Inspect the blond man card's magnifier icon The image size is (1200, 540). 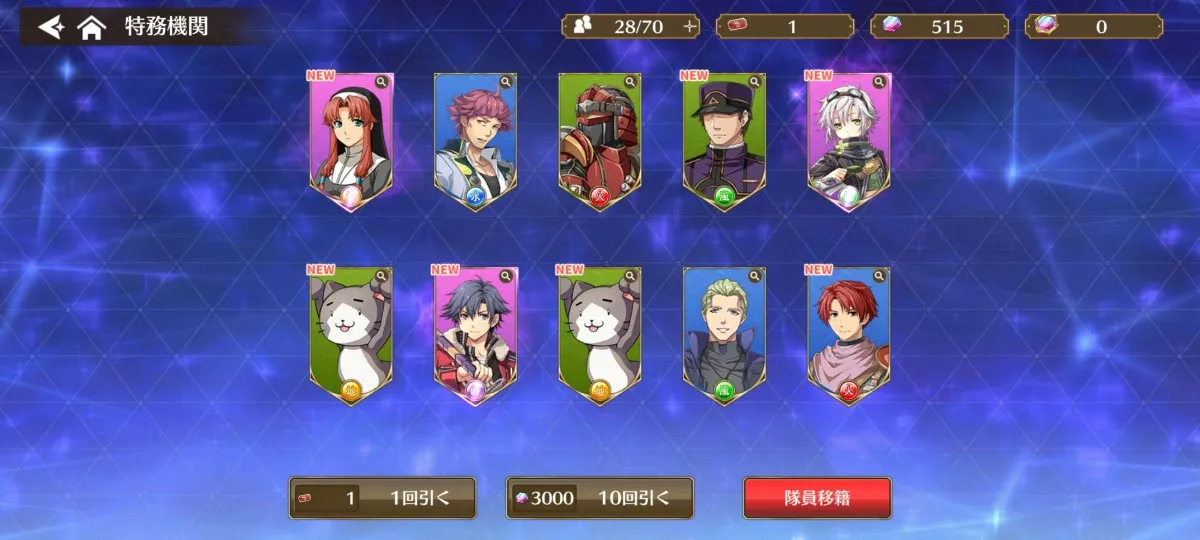point(755,276)
